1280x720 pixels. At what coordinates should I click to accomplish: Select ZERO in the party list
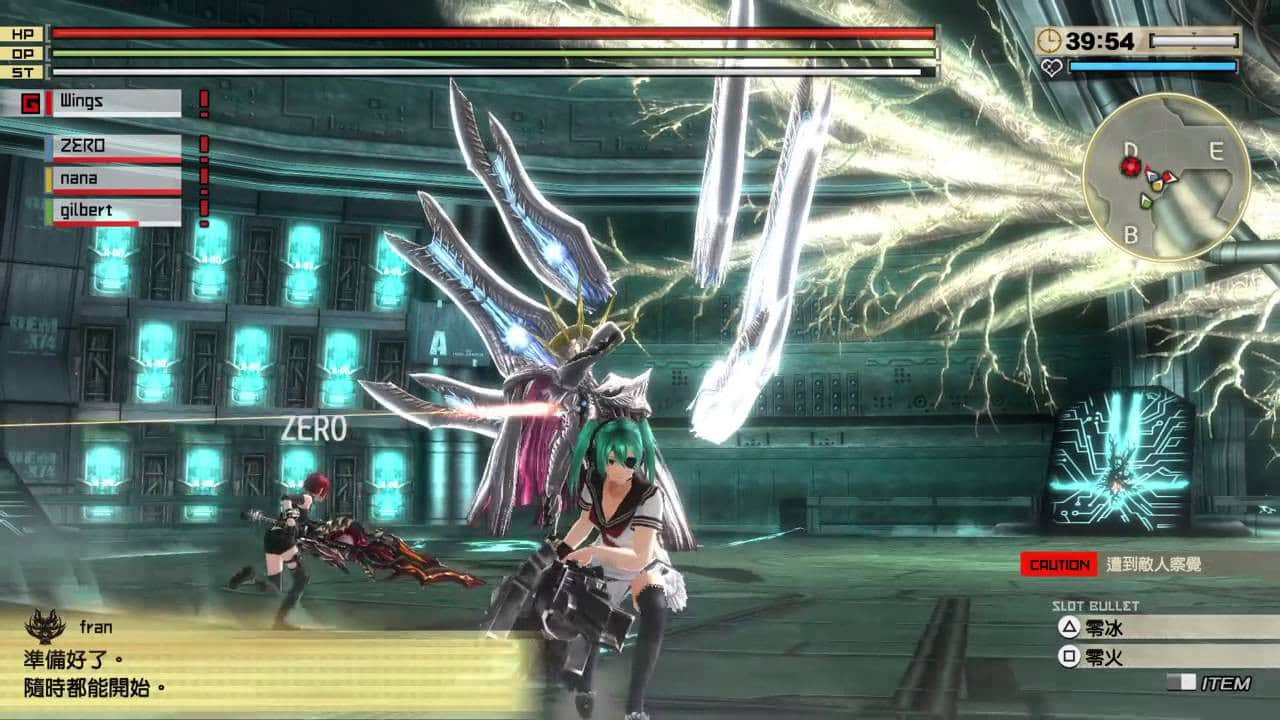pos(113,147)
